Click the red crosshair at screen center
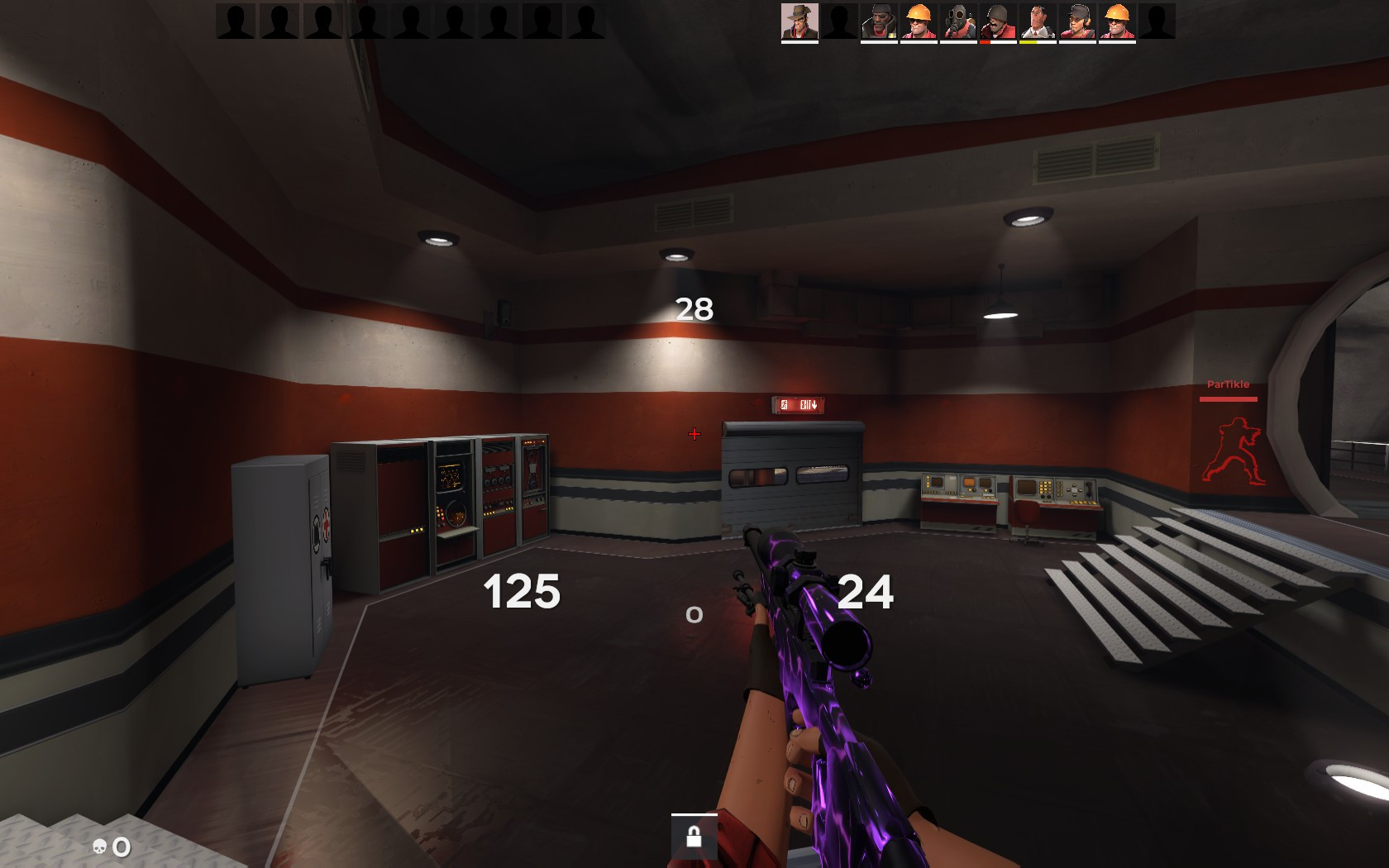Image resolution: width=1389 pixels, height=868 pixels. coord(694,433)
